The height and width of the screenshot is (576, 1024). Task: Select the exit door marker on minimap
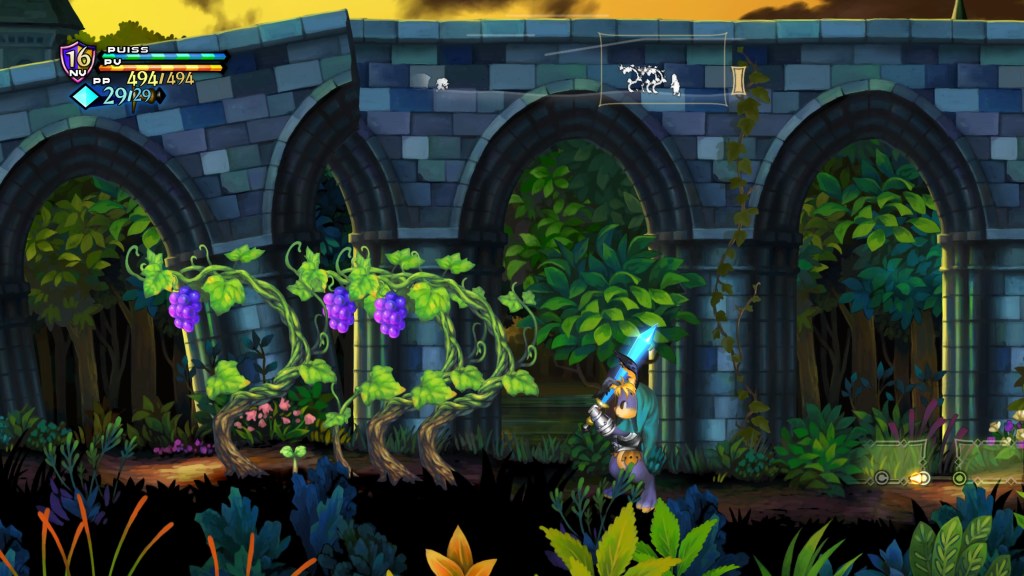pyautogui.click(x=739, y=80)
